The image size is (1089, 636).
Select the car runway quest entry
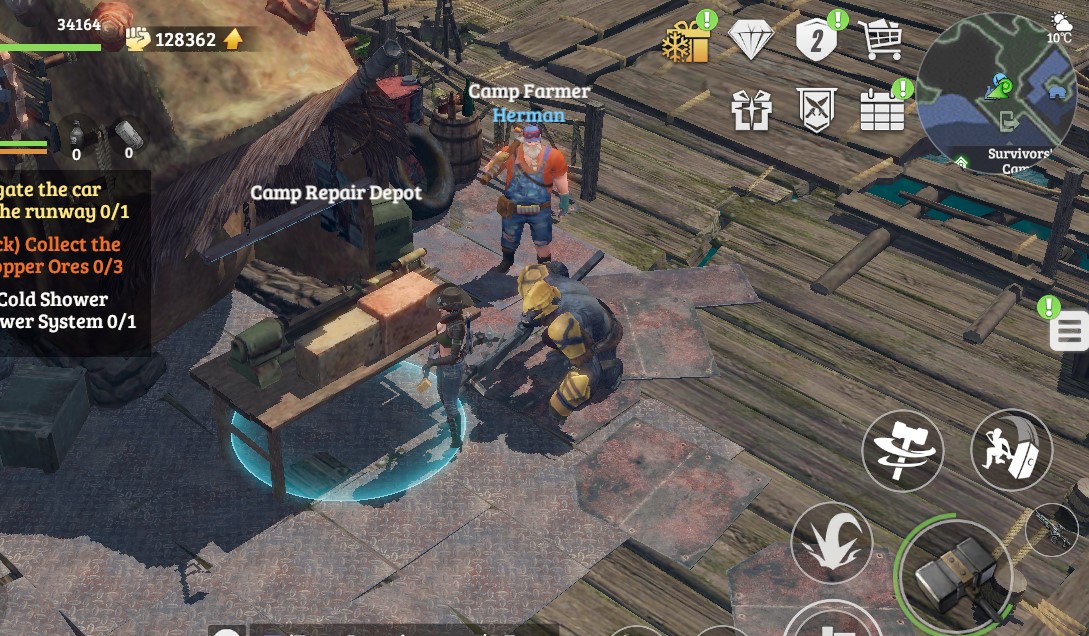64,200
